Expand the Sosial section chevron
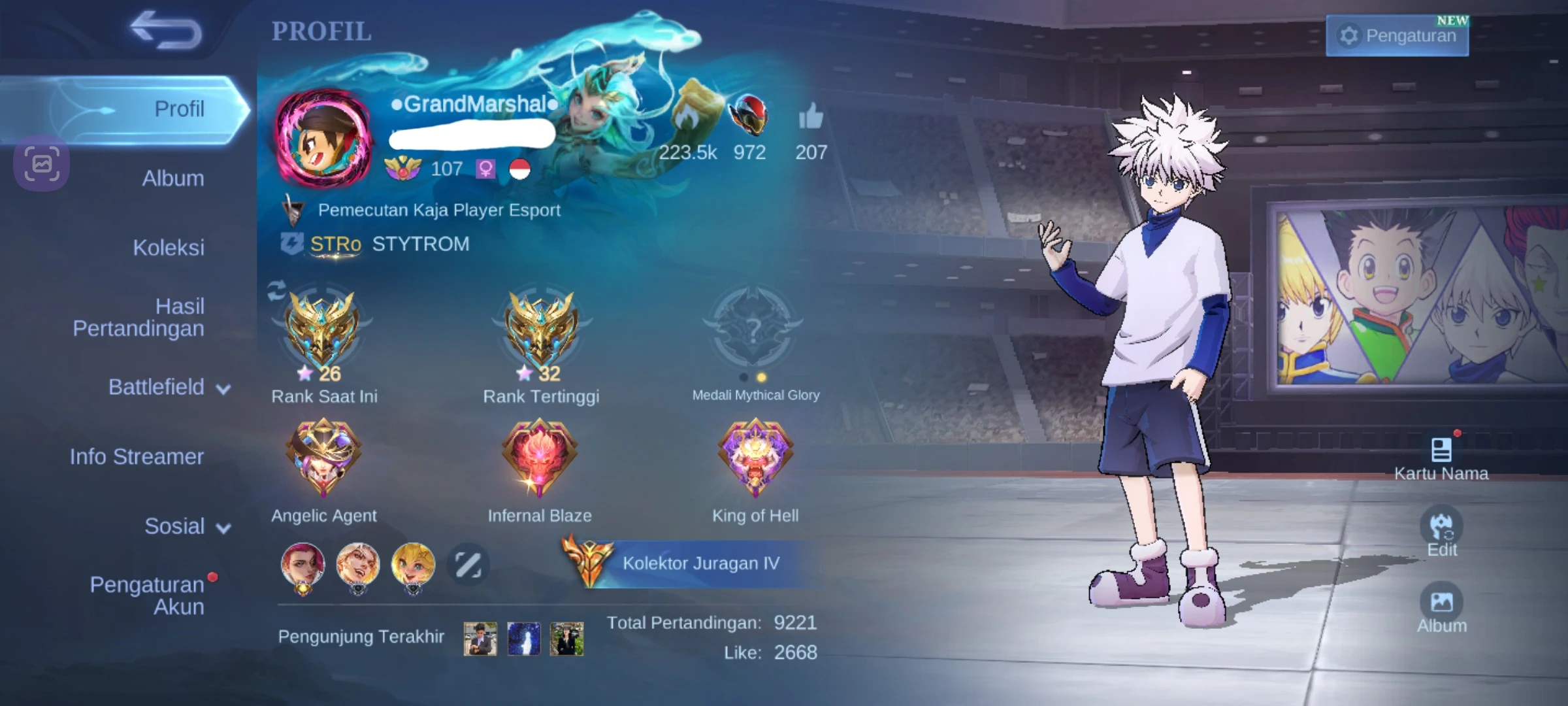 click(222, 527)
